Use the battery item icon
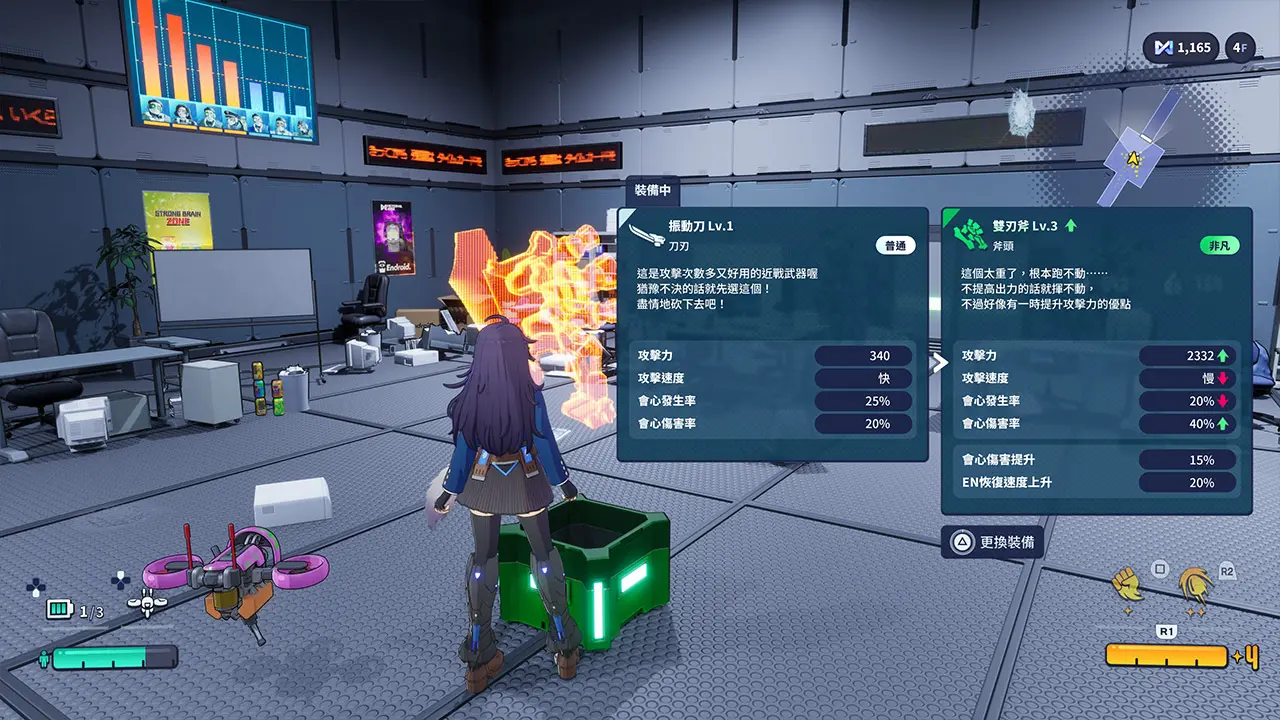 click(60, 610)
